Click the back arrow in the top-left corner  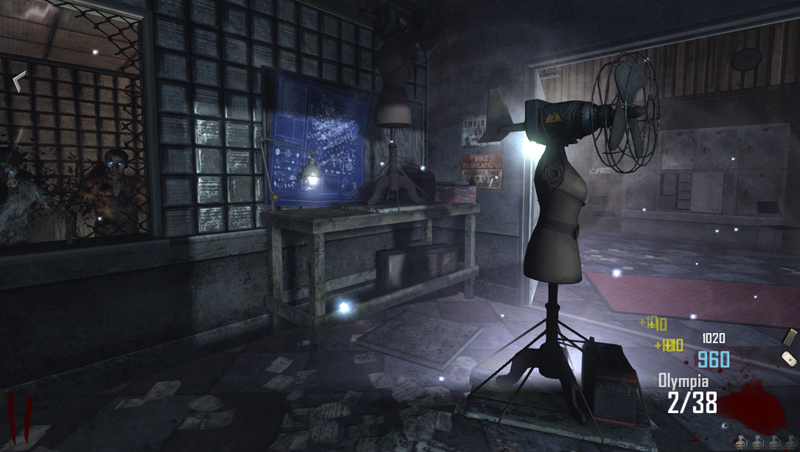19,82
